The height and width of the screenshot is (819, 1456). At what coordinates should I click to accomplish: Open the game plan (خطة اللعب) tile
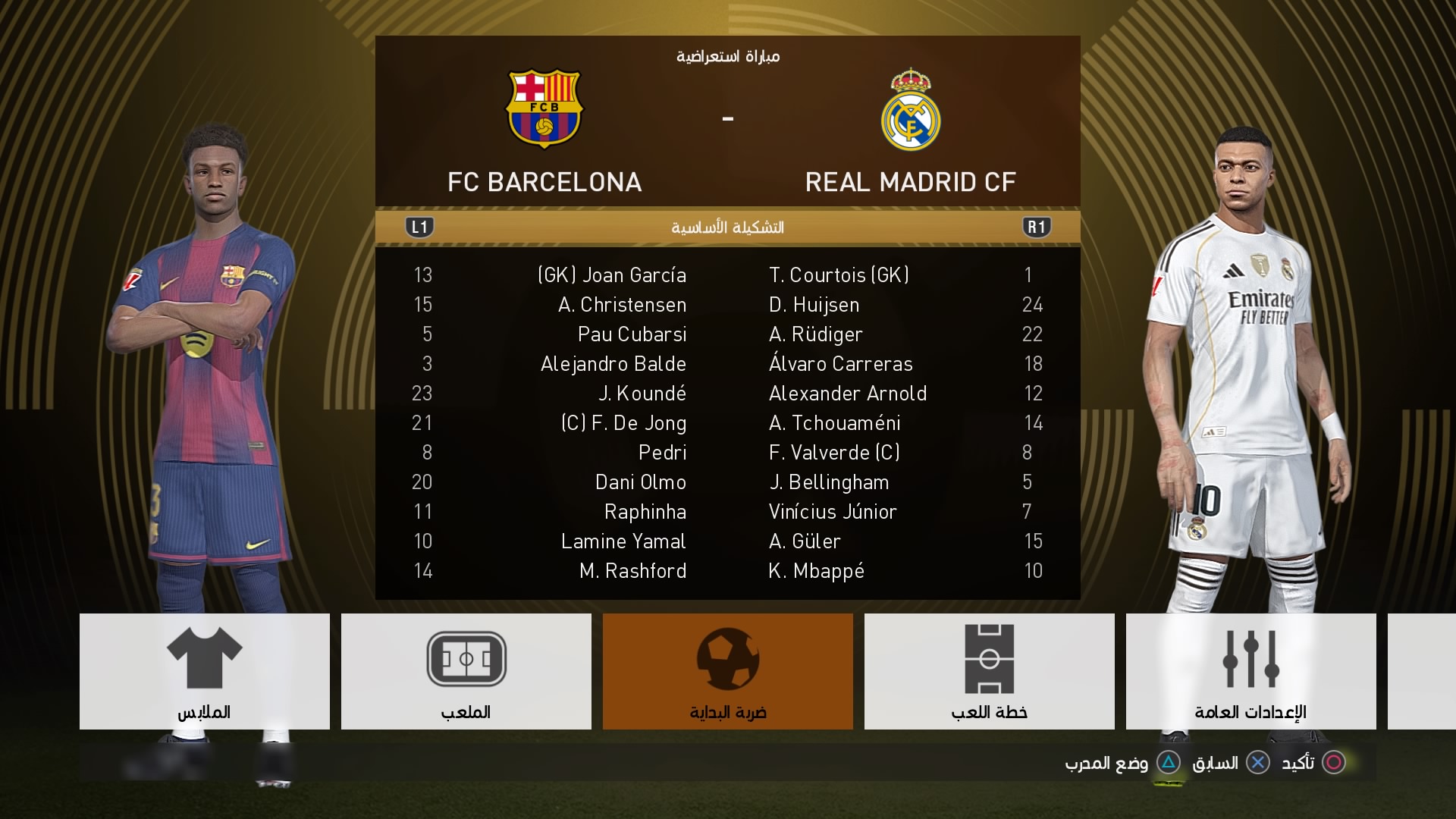[x=989, y=671]
